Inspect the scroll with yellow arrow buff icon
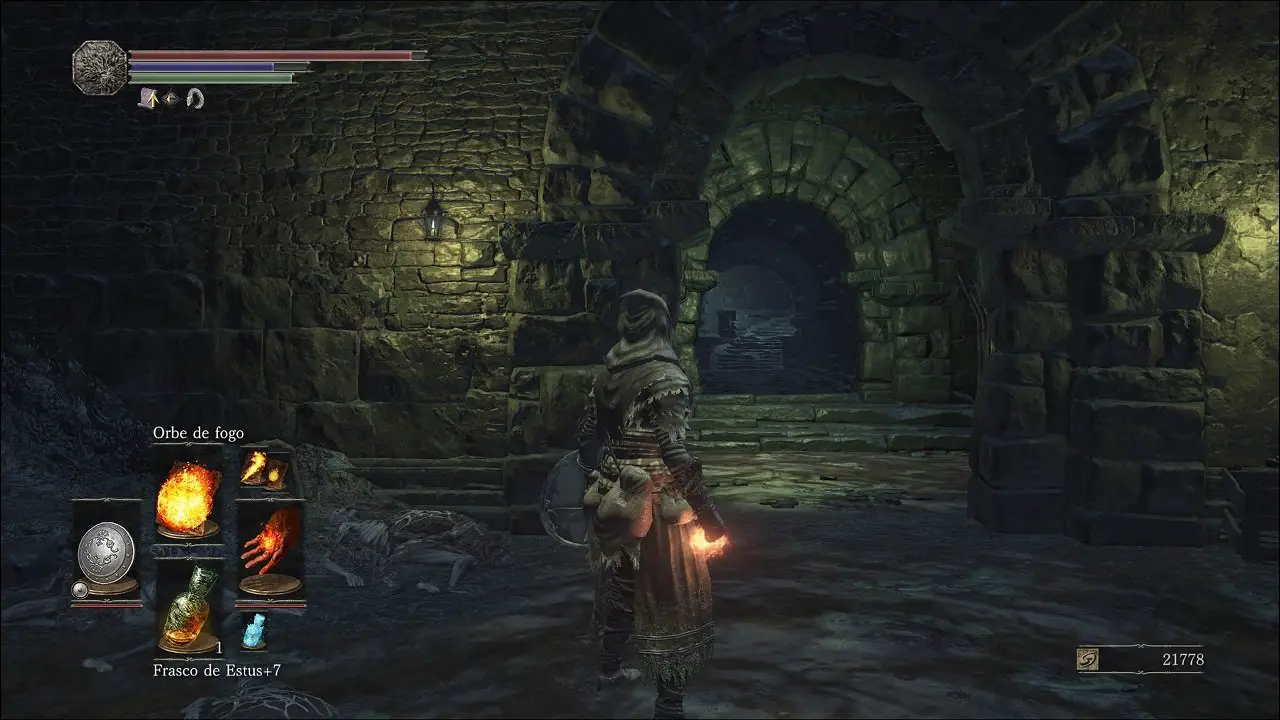This screenshot has width=1280, height=720. (x=148, y=98)
